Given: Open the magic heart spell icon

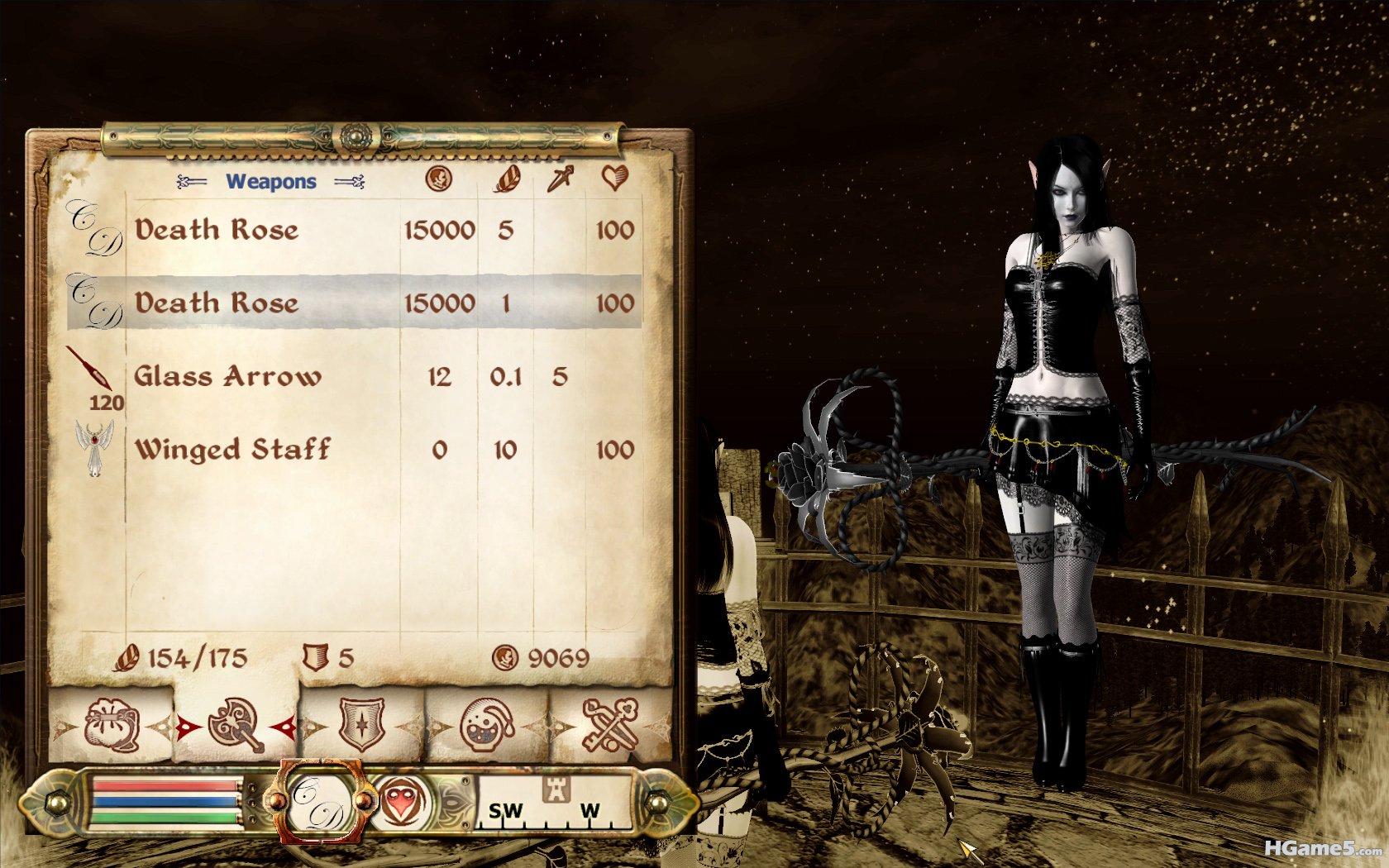Looking at the screenshot, I should coord(403,802).
